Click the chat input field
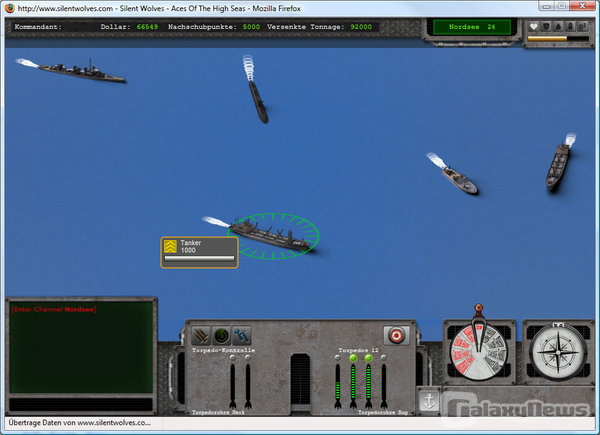Screen dimensions: 600x435 click(x=81, y=404)
